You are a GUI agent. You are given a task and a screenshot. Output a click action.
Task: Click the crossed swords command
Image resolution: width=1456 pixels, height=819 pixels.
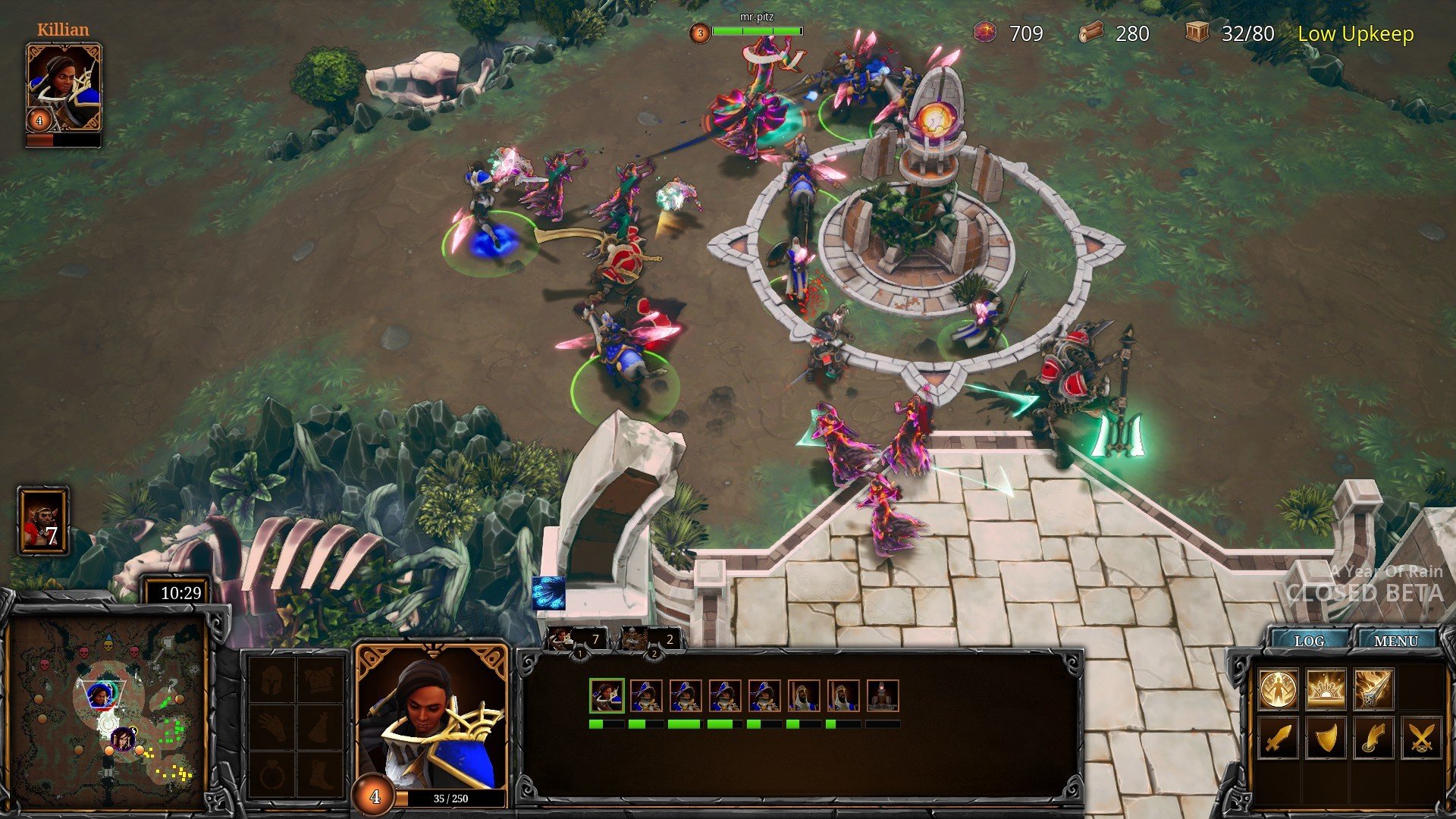[x=1420, y=737]
